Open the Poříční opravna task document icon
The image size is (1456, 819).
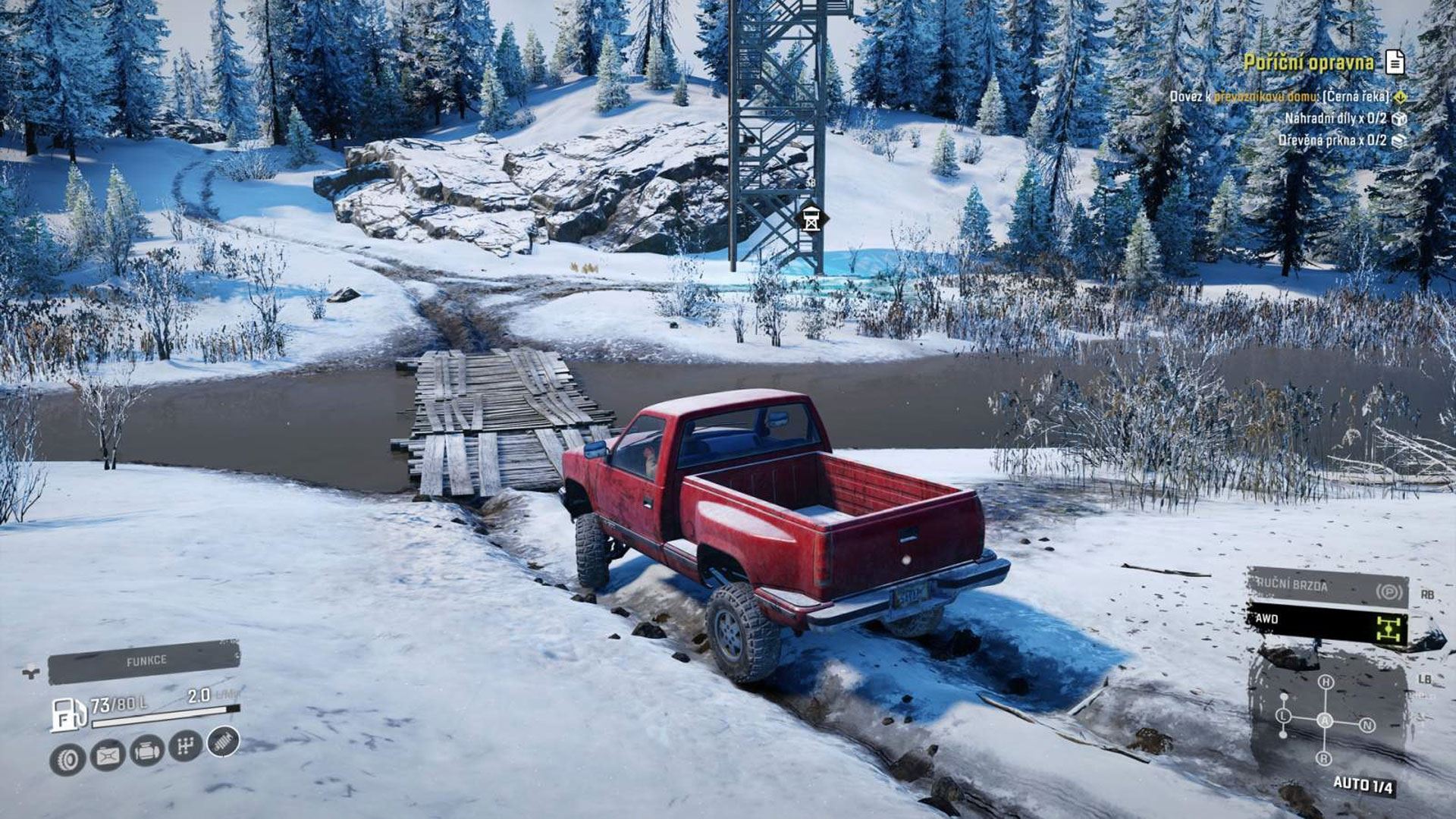[1395, 62]
